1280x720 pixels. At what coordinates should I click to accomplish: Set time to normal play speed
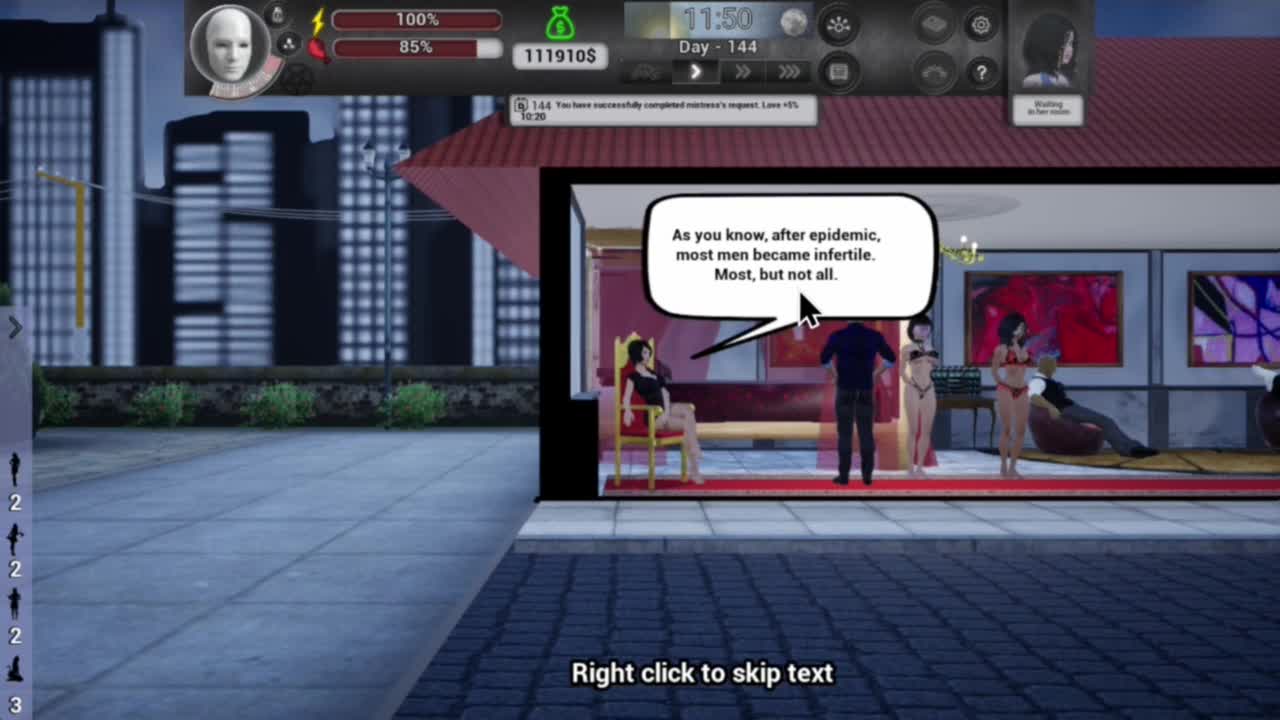pos(695,71)
